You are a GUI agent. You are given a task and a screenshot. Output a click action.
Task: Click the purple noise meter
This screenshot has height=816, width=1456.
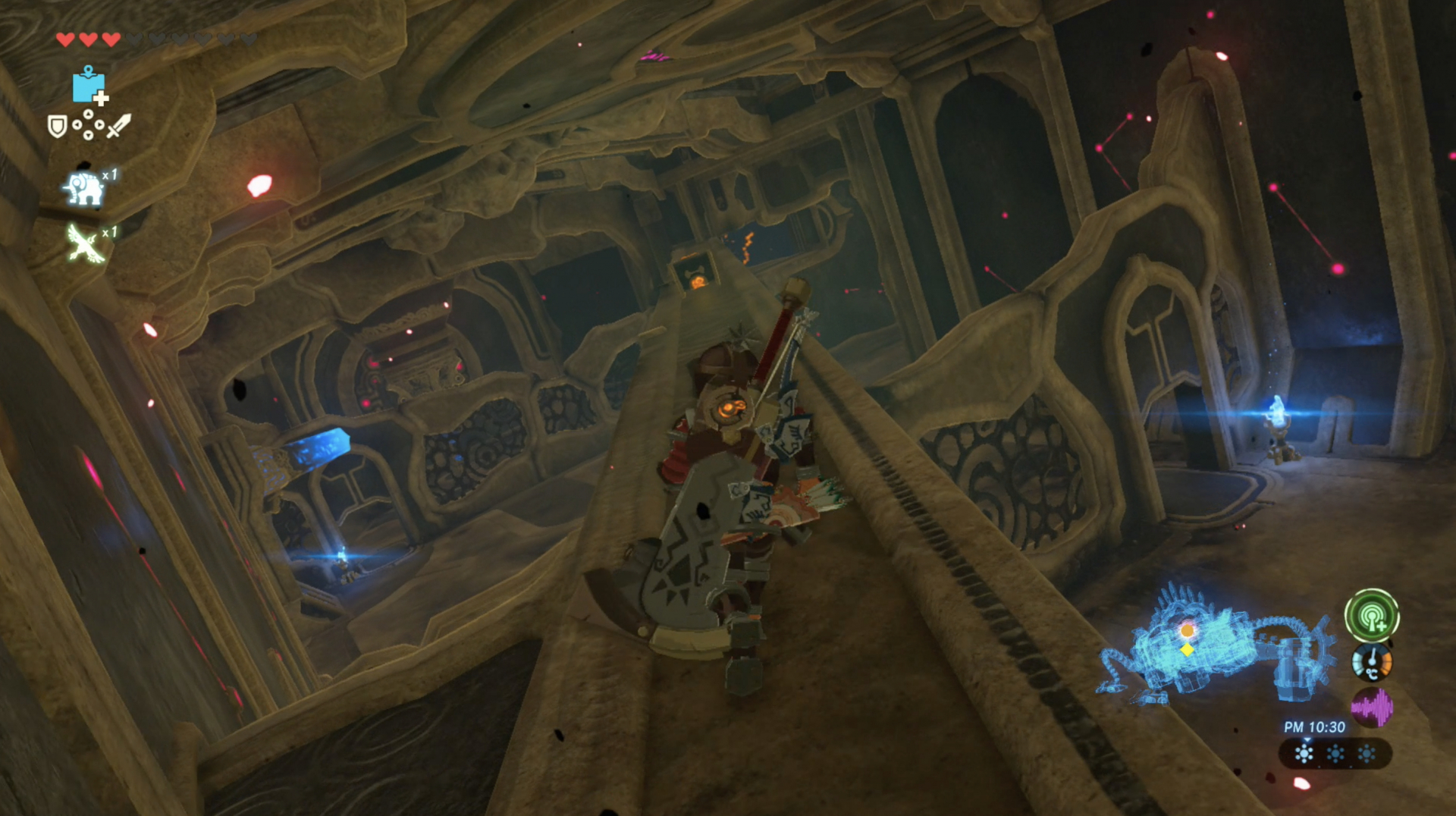[x=1371, y=708]
